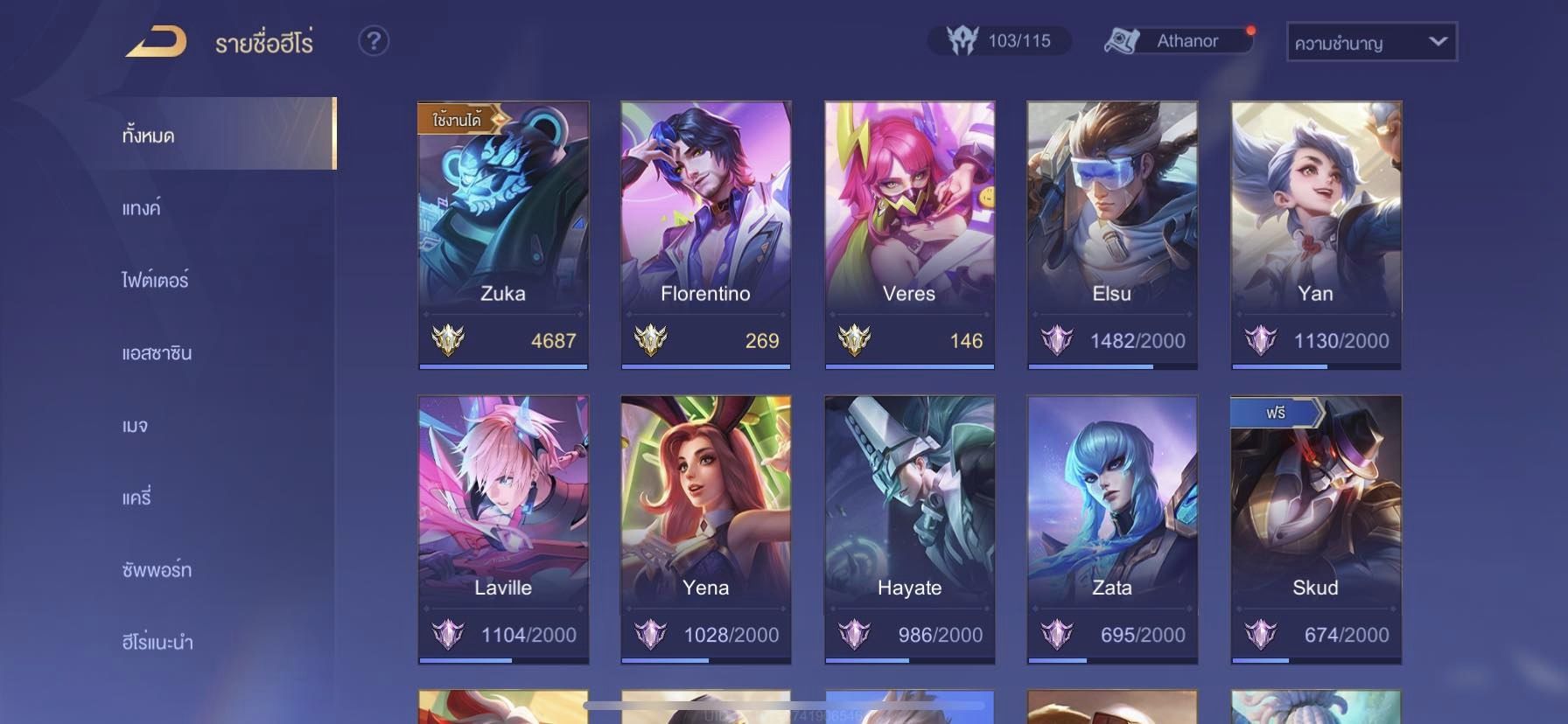Viewport: 1568px width, 724px height.
Task: Expand the ความชำนาญ sort dropdown
Action: [1371, 42]
